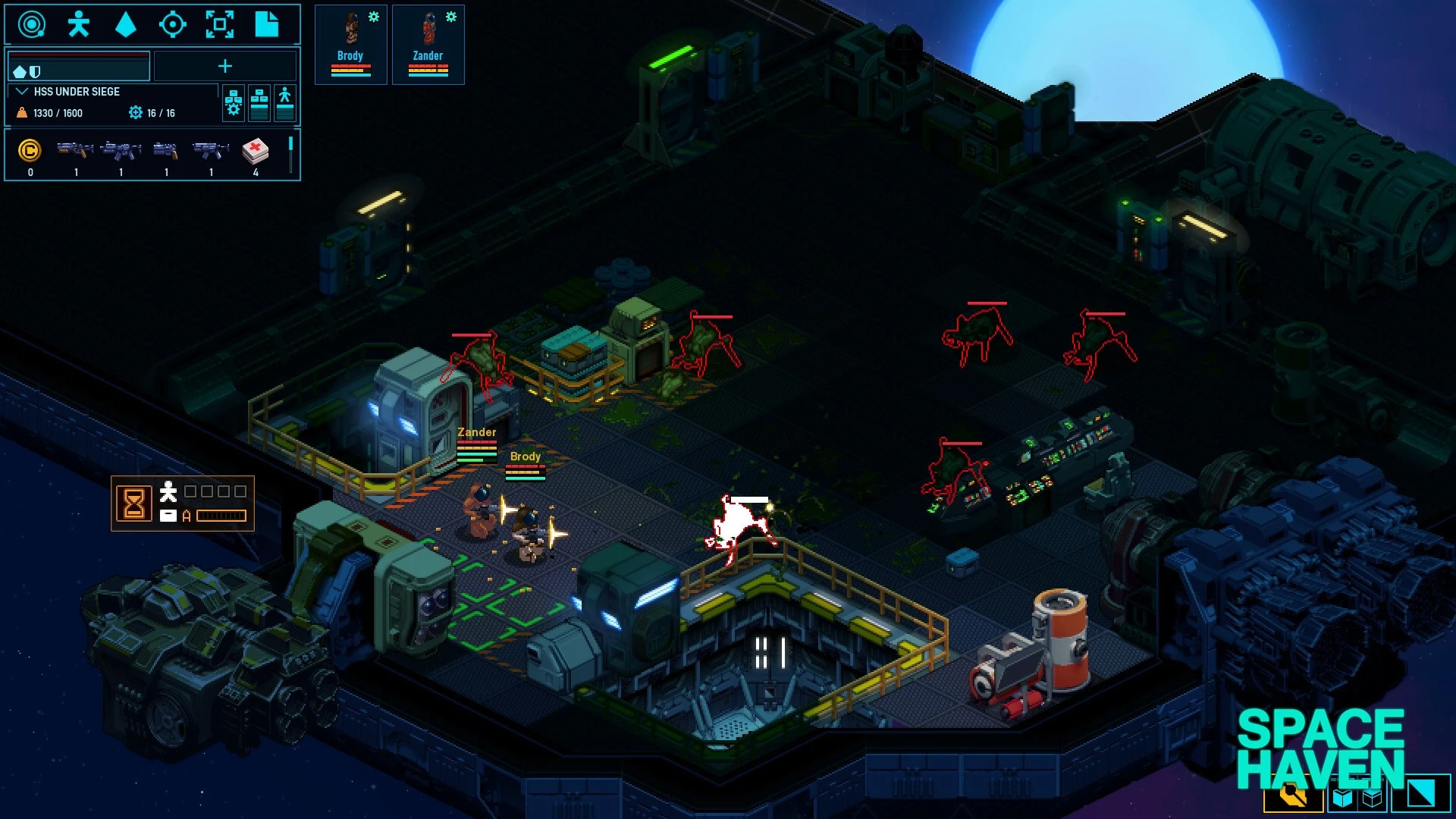Select Brody's crew portrait
This screenshot has height=819, width=1456.
pos(350,45)
